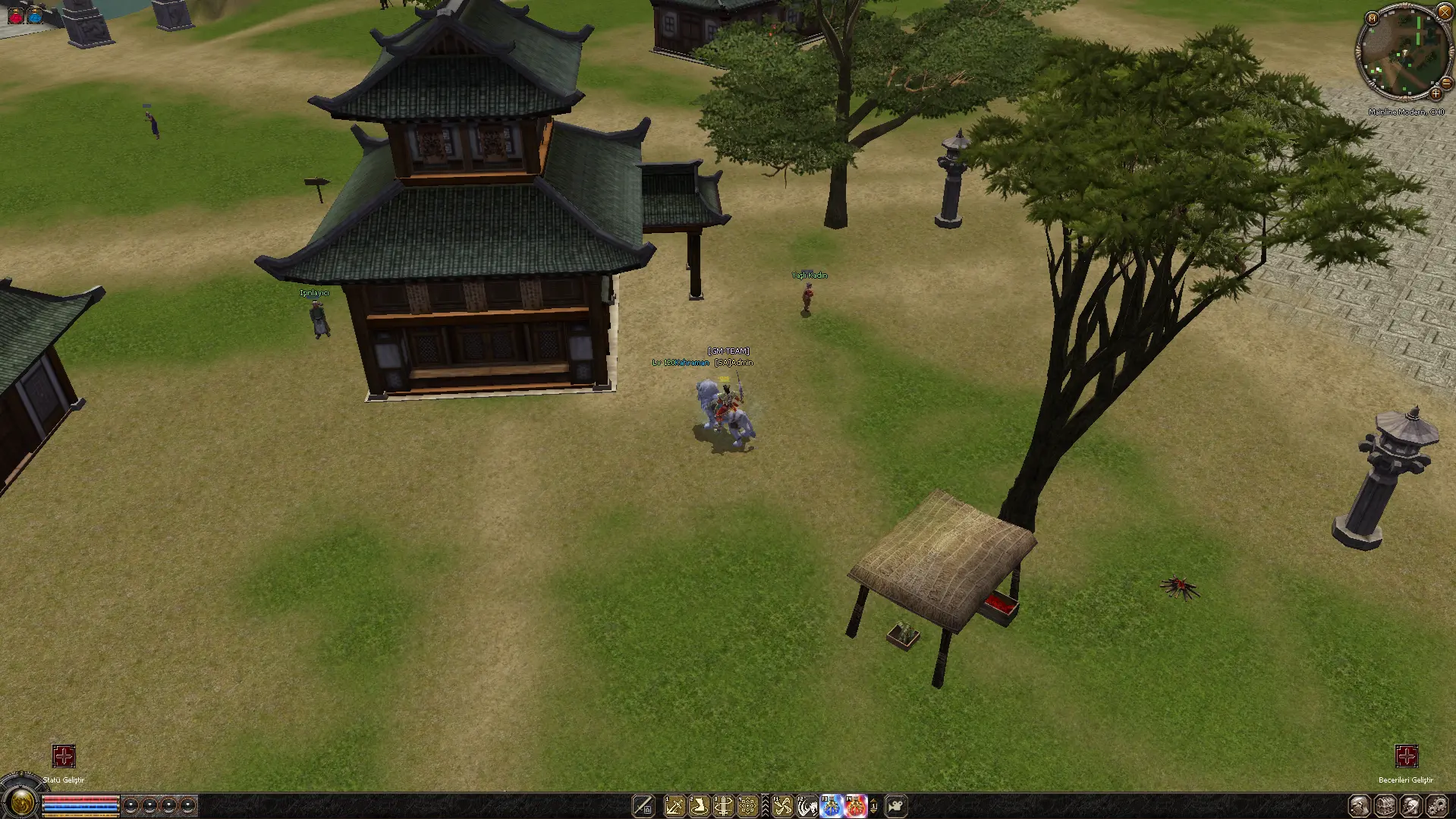
Task: Activate the whirlwind blades skill in F1
Action: pos(782,805)
